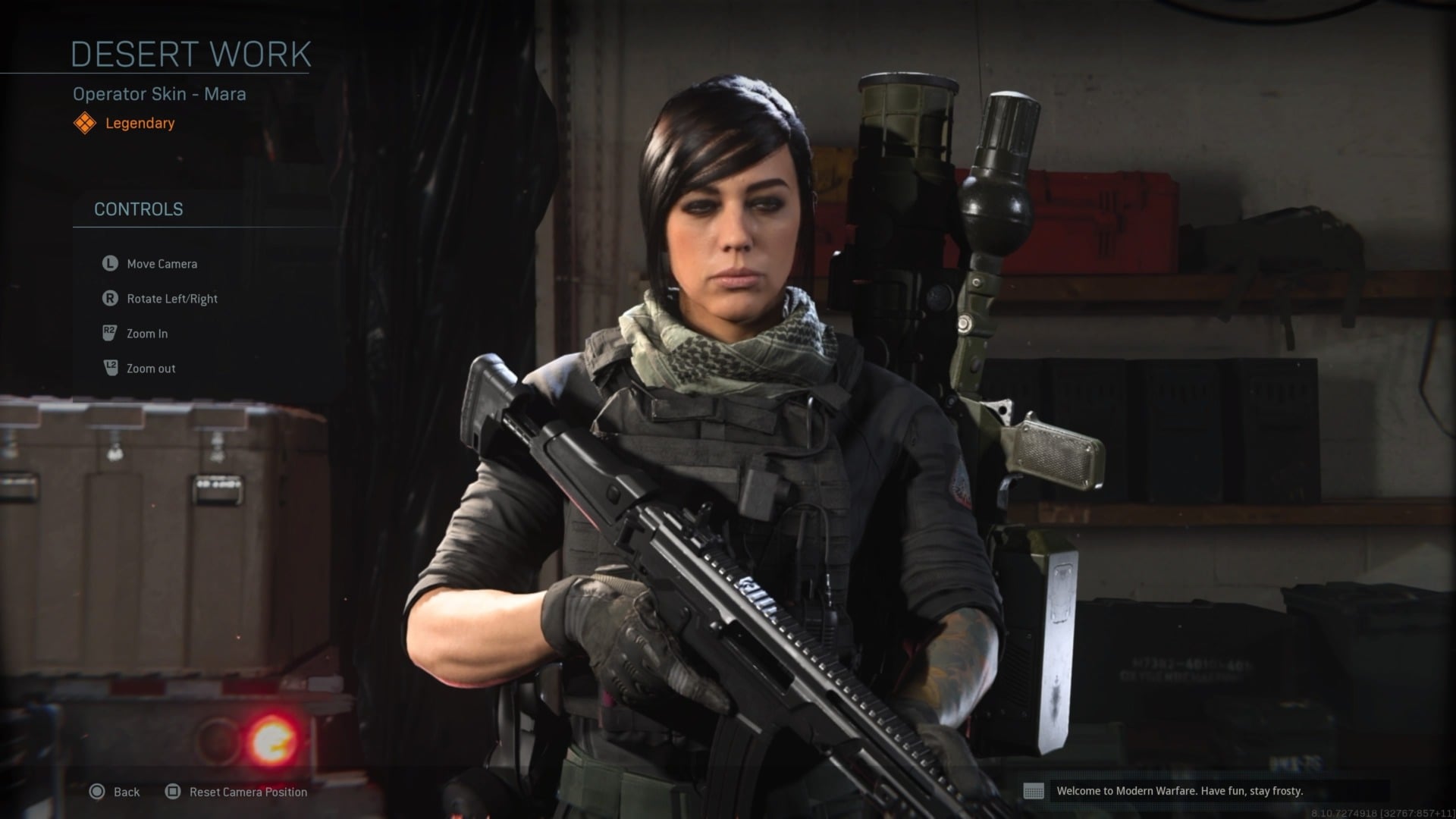The image size is (1456, 819).
Task: Click the L2 Zoom out trigger icon
Action: coord(109,368)
